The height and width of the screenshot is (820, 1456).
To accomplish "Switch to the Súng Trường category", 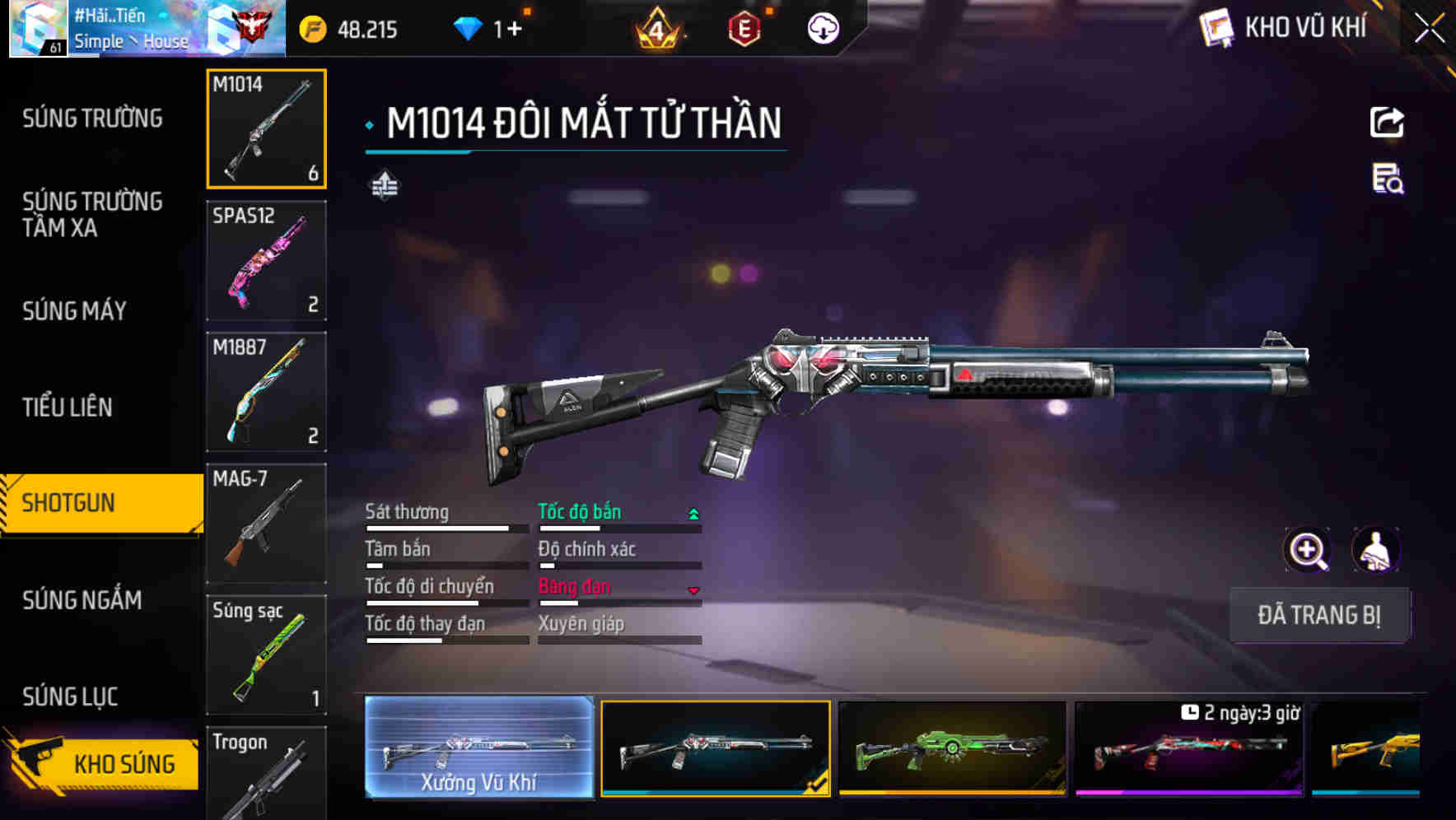I will coord(92,119).
